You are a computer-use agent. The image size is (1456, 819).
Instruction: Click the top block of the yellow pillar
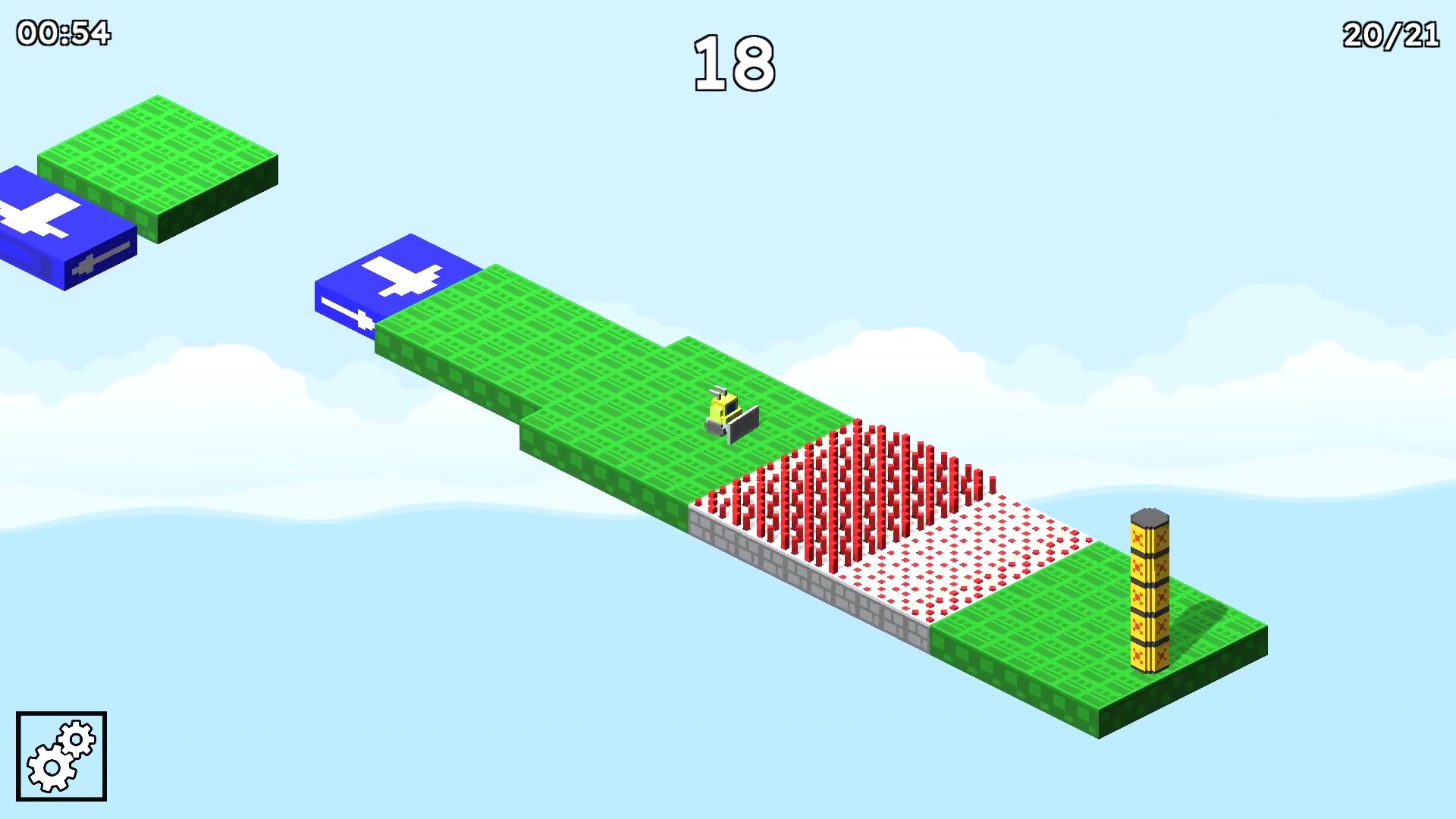point(1150,523)
